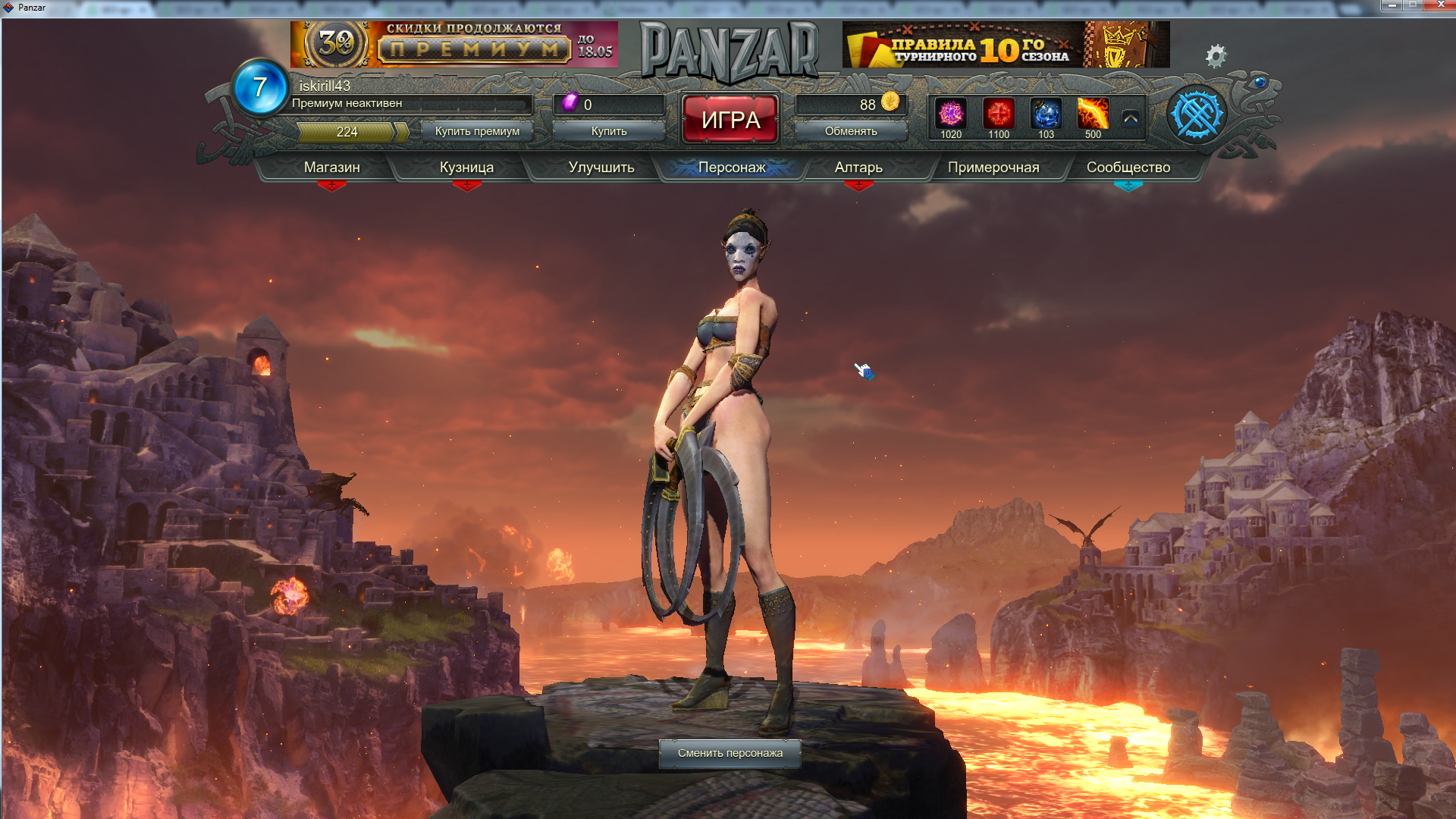Open the Улучшить upgrade tab
The image size is (1456, 819).
601,167
